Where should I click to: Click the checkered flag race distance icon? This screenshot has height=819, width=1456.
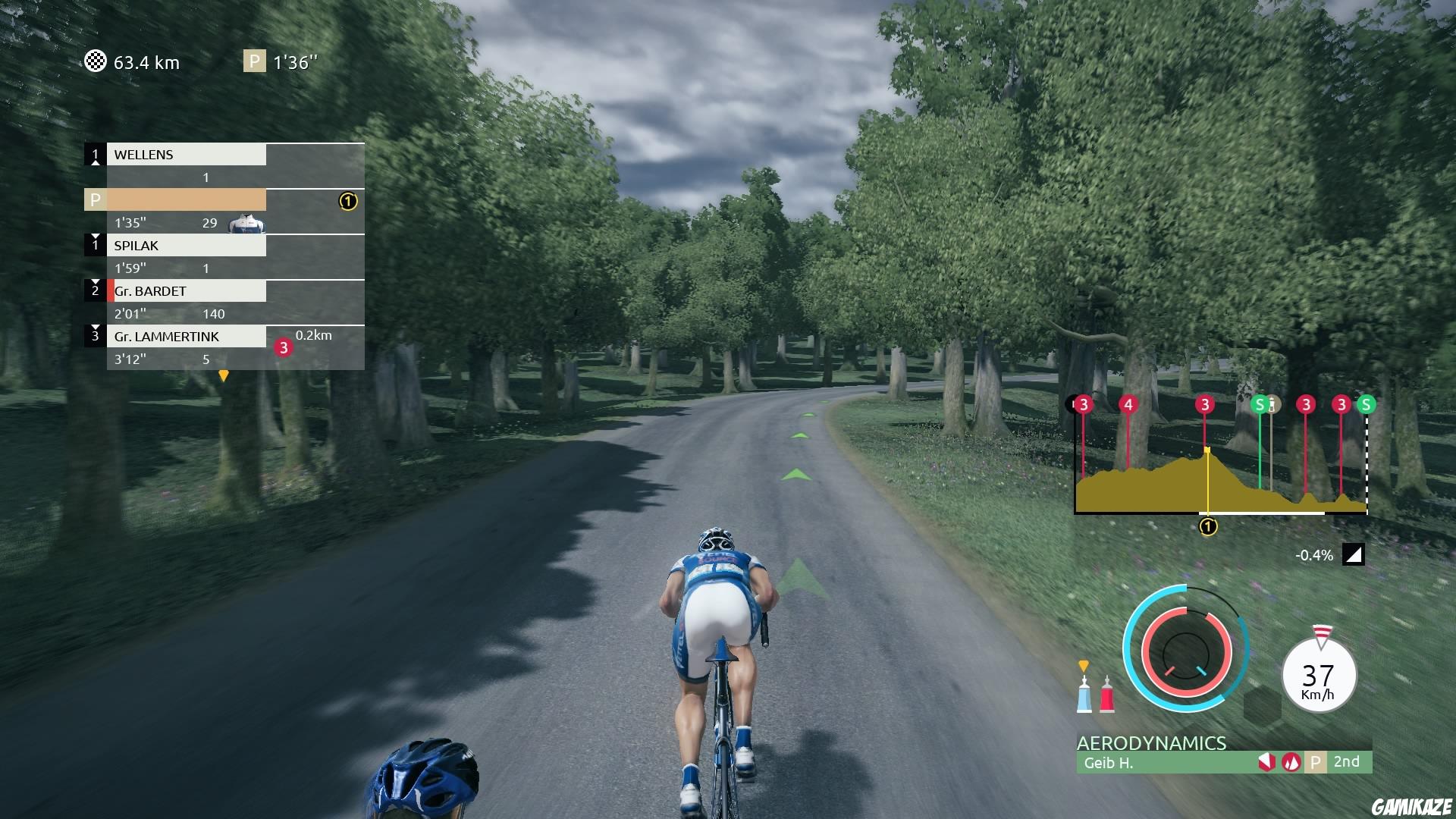(95, 62)
